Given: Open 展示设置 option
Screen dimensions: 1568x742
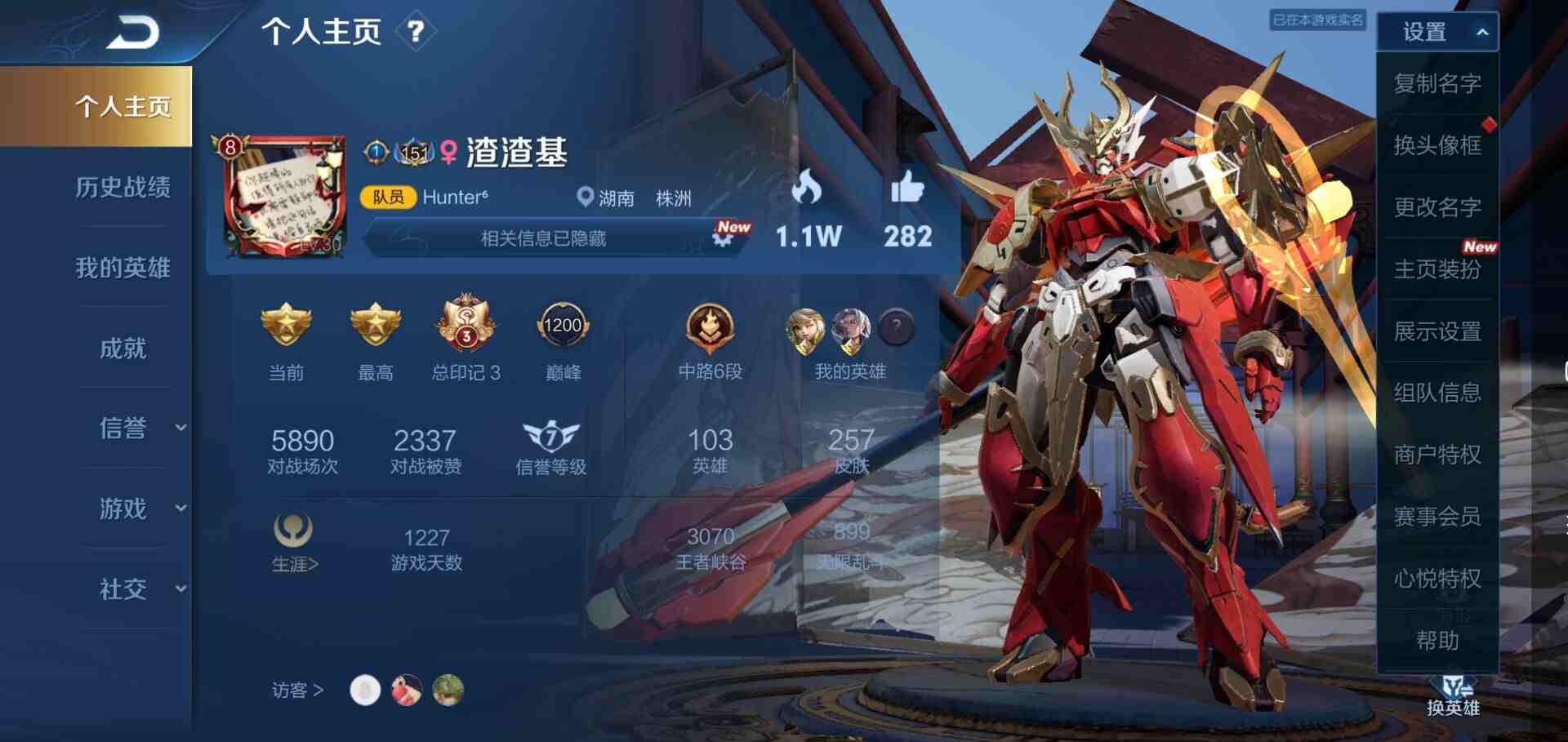Looking at the screenshot, I should click(1437, 331).
